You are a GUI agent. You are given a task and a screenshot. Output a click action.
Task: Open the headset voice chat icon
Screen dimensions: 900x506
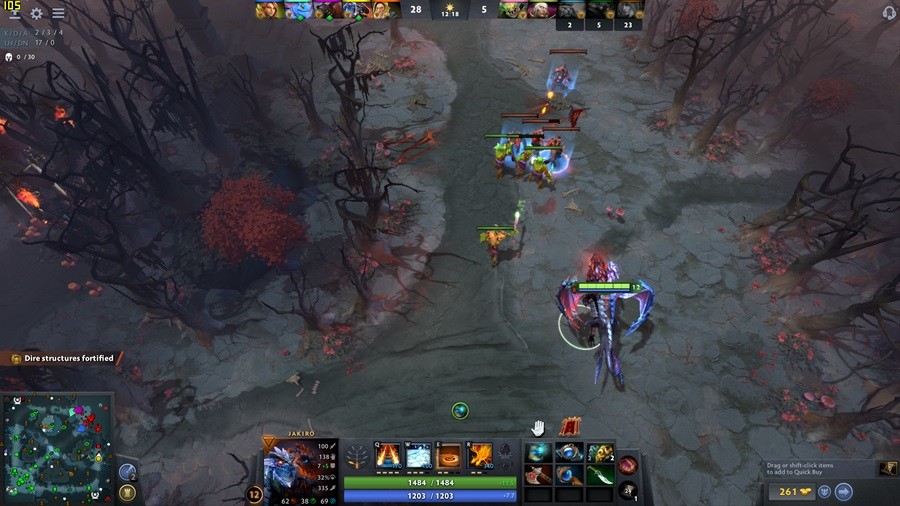[889, 12]
